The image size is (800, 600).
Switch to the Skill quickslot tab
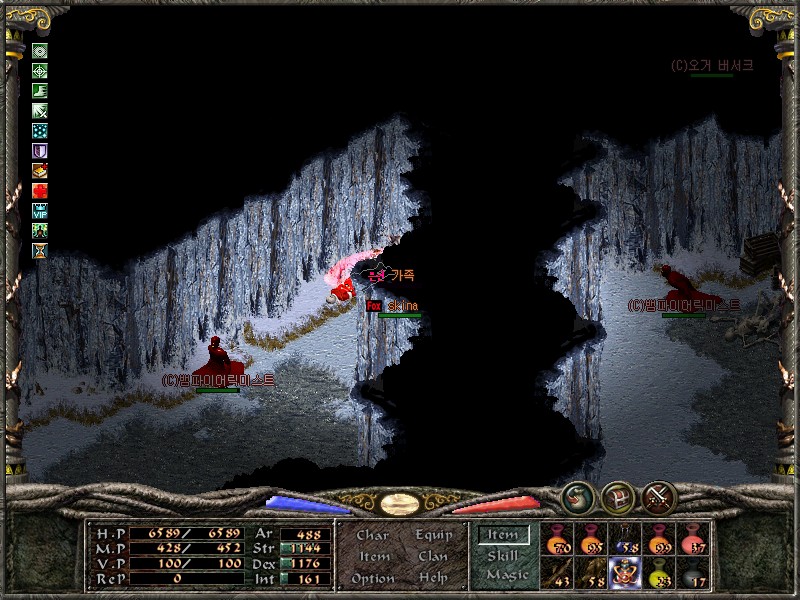502,555
